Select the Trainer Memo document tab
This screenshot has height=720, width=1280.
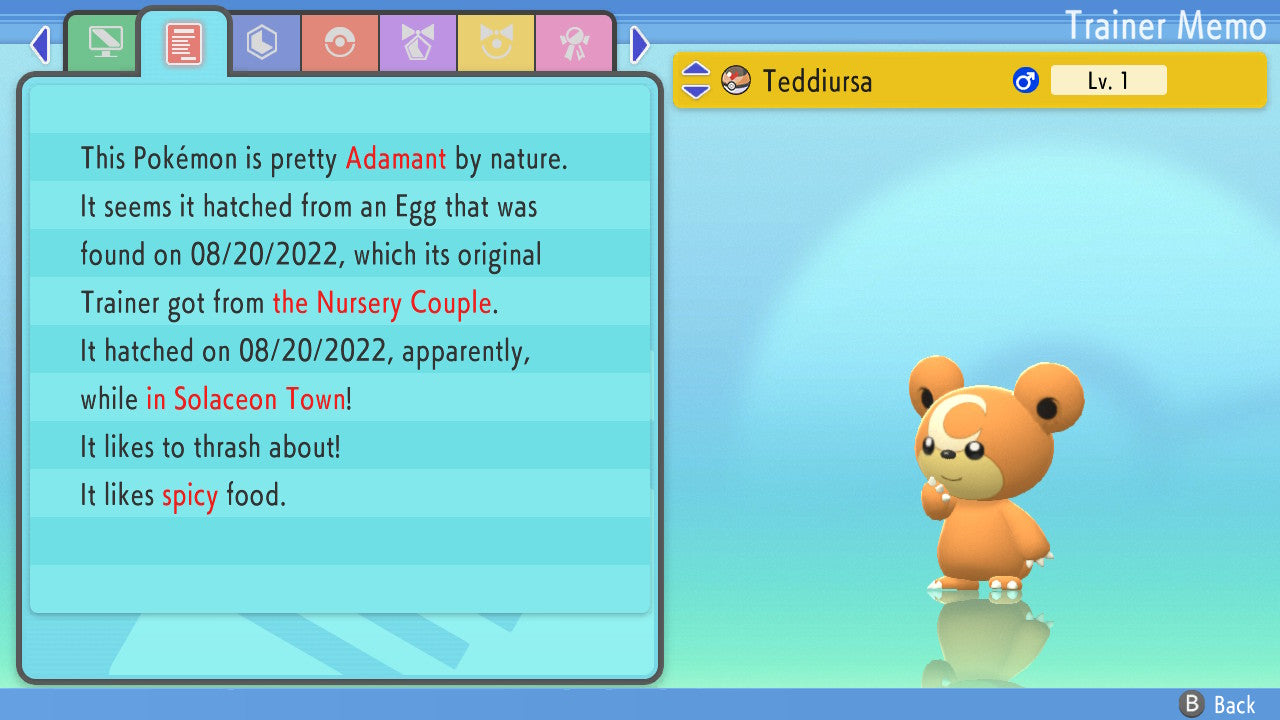(184, 43)
